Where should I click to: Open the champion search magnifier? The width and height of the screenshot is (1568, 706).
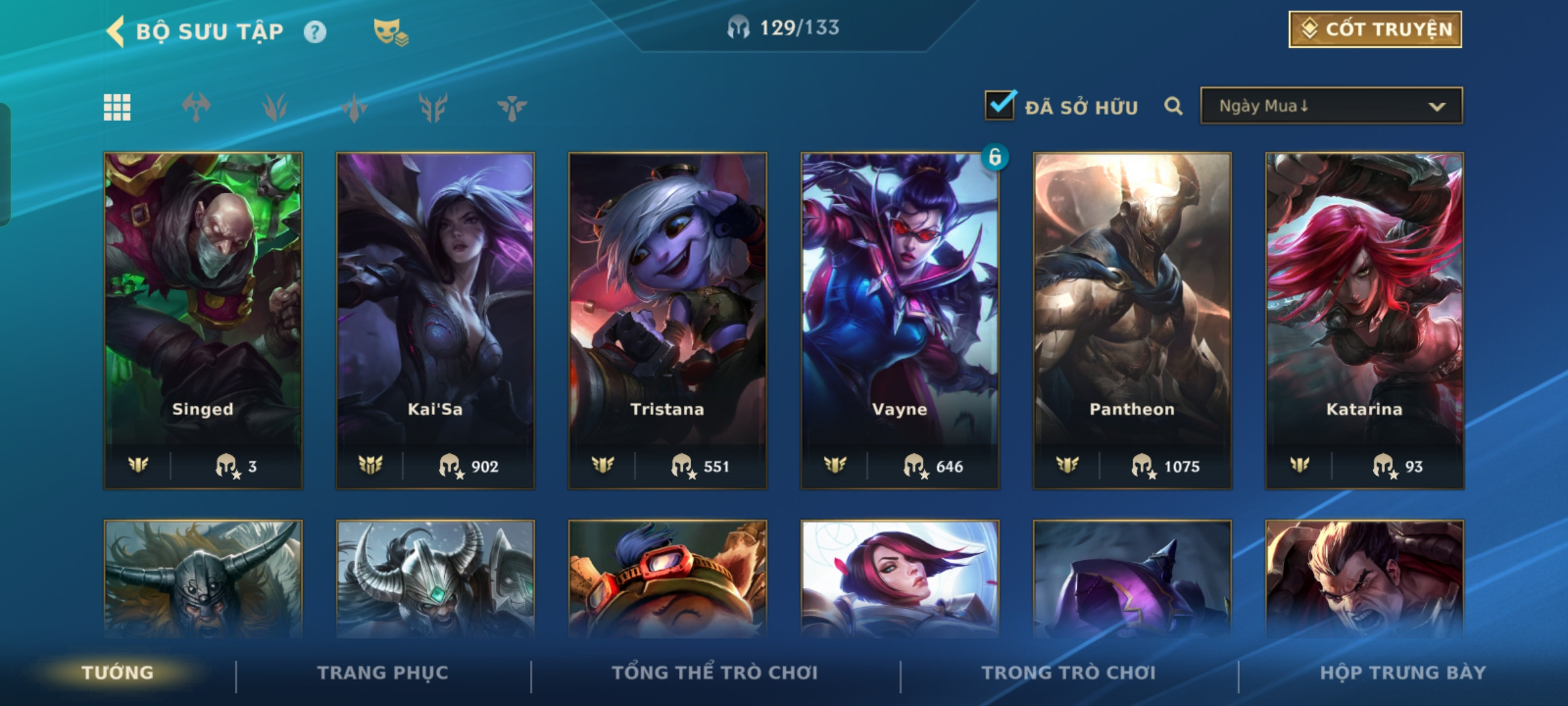[1173, 106]
